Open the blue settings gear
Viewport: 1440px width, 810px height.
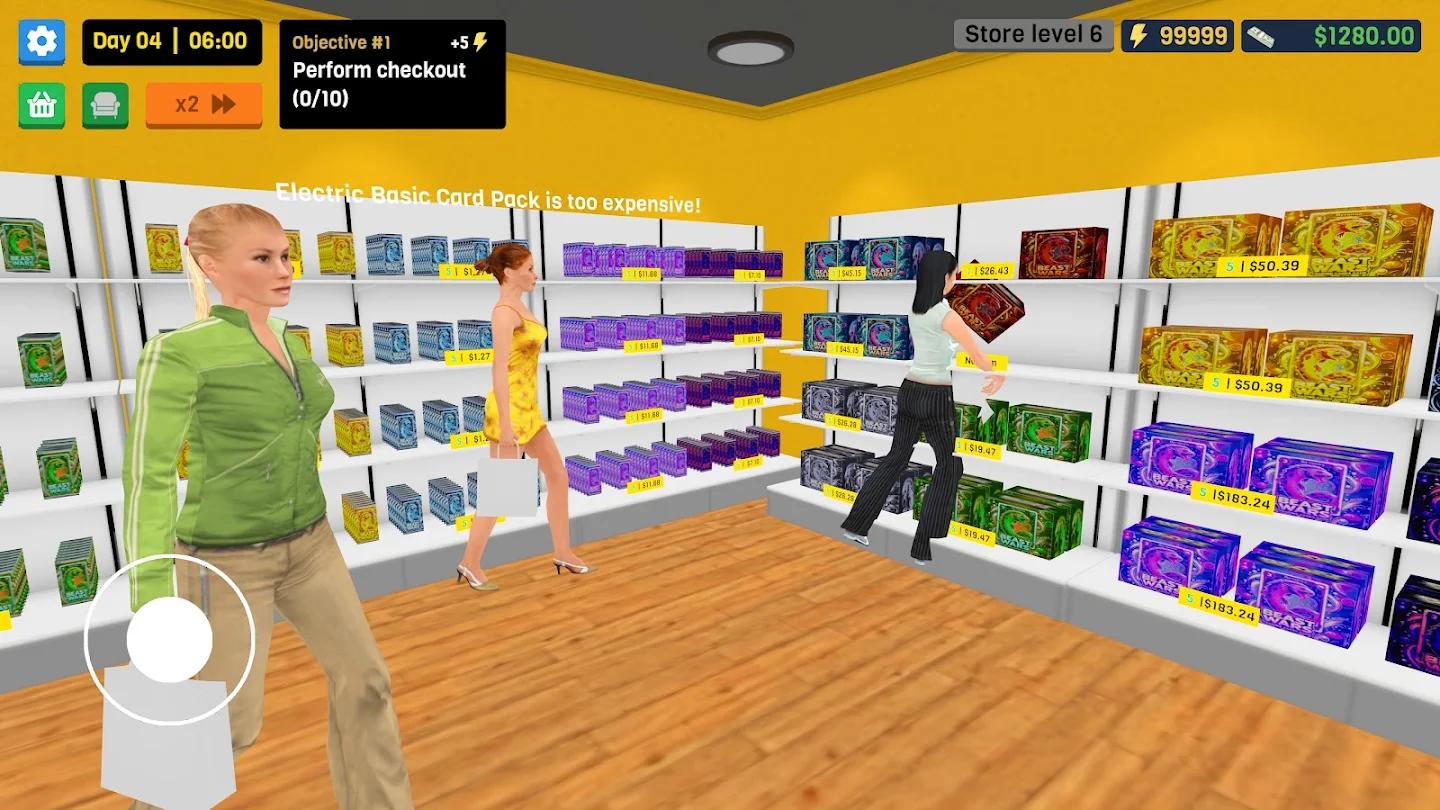(x=40, y=41)
